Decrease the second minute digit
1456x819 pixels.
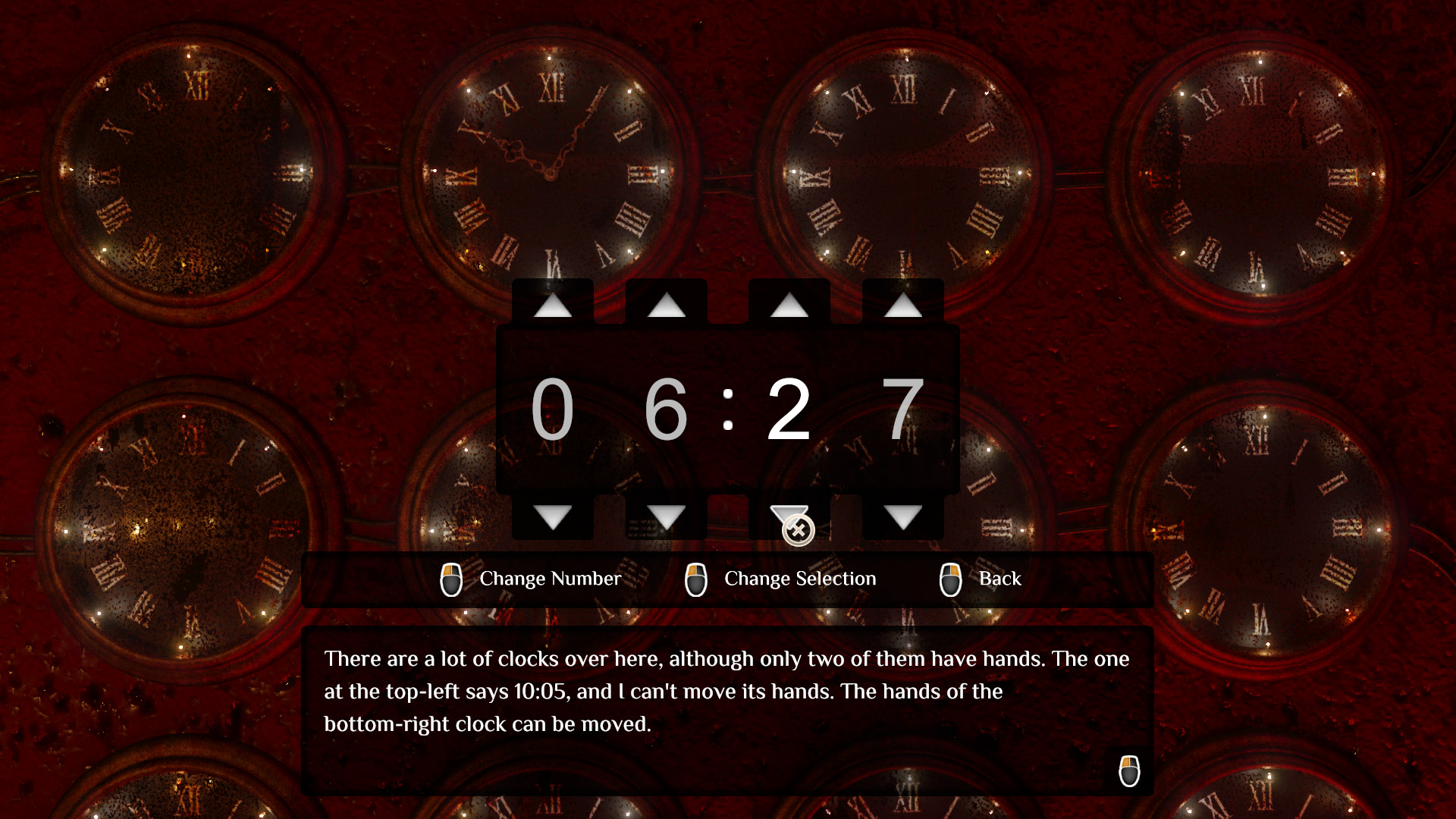[902, 517]
